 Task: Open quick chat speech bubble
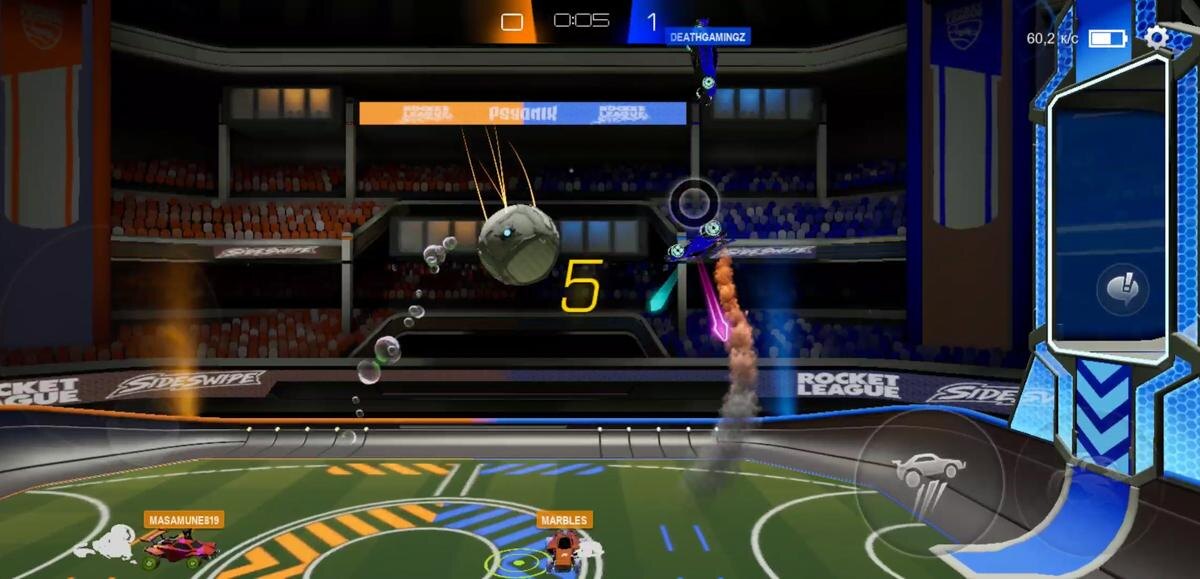pyautogui.click(x=1115, y=289)
